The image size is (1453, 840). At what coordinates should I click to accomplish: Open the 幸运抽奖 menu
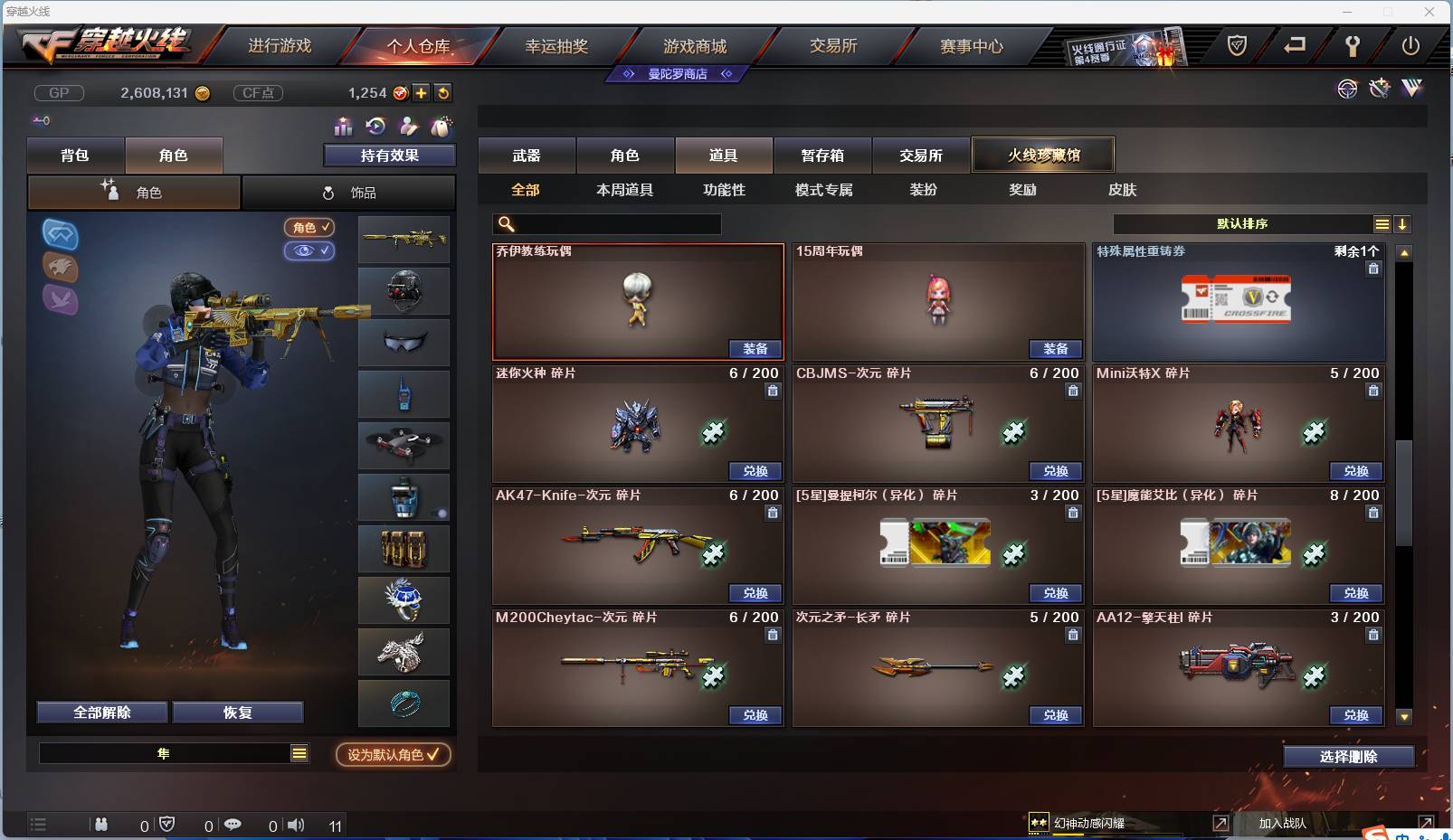tap(556, 45)
